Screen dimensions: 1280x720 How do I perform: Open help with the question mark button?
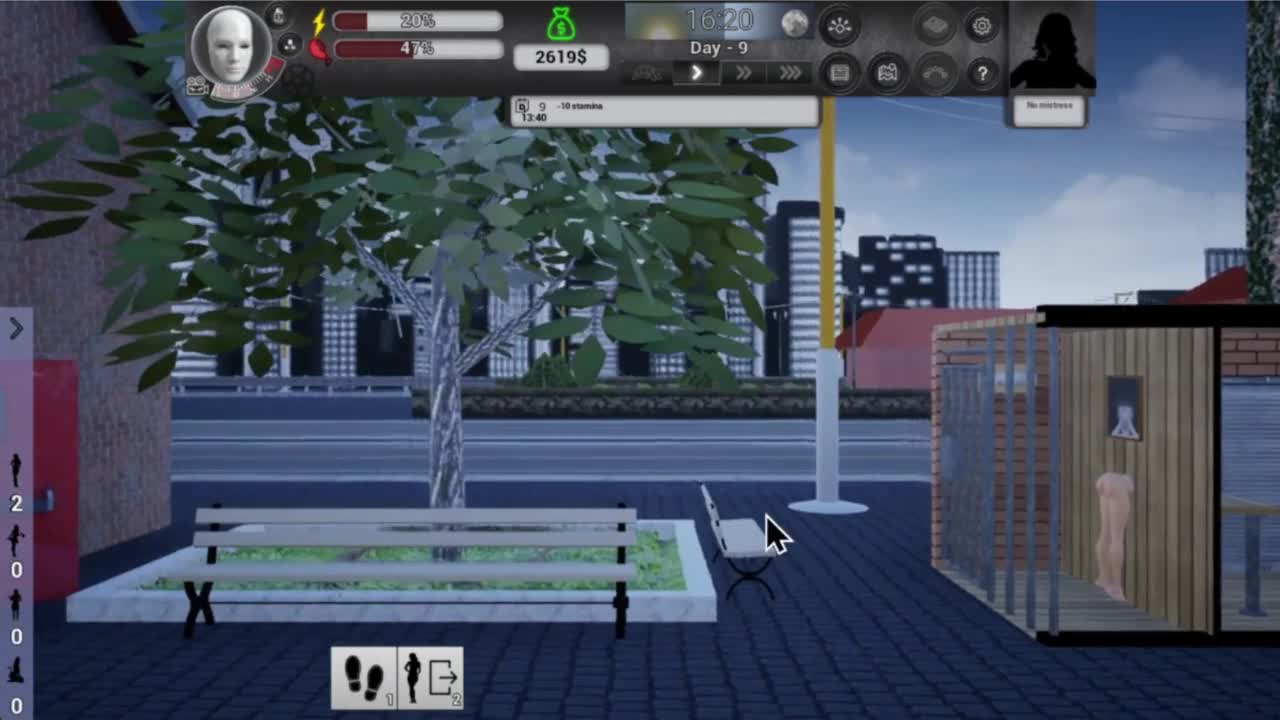pos(982,73)
